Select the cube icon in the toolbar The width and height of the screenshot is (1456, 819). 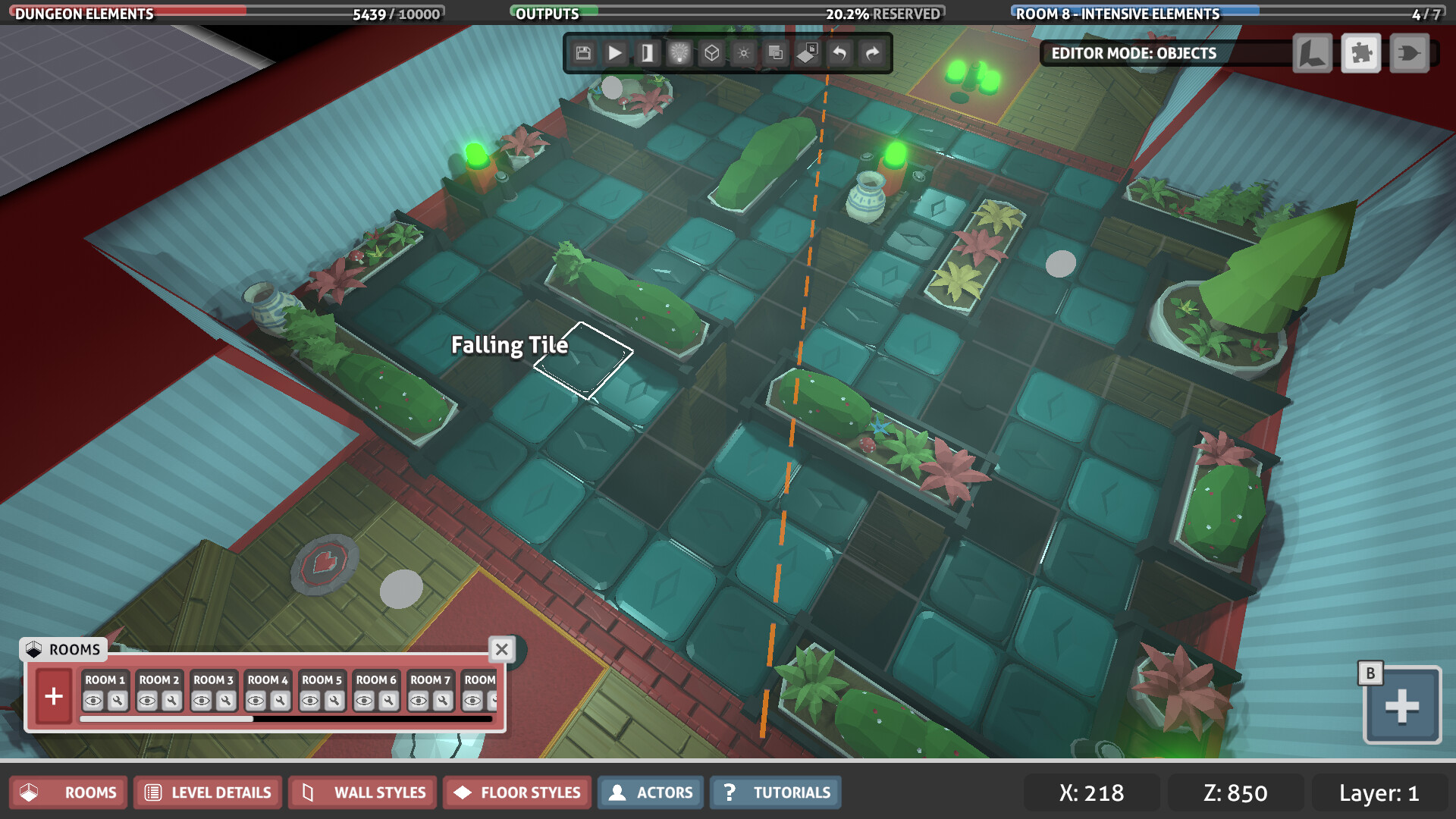pyautogui.click(x=711, y=53)
